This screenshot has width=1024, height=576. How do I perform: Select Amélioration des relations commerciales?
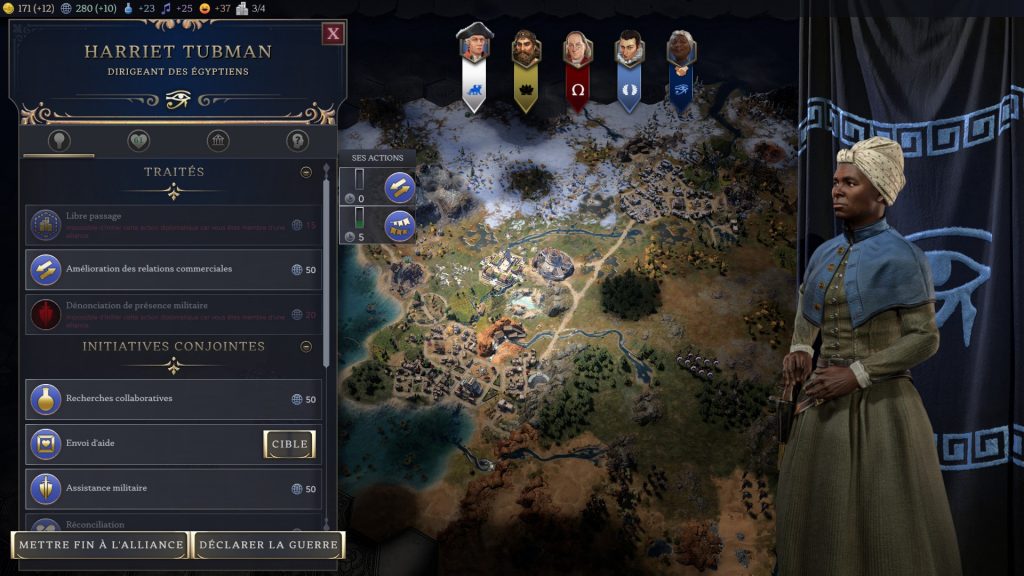pos(173,269)
